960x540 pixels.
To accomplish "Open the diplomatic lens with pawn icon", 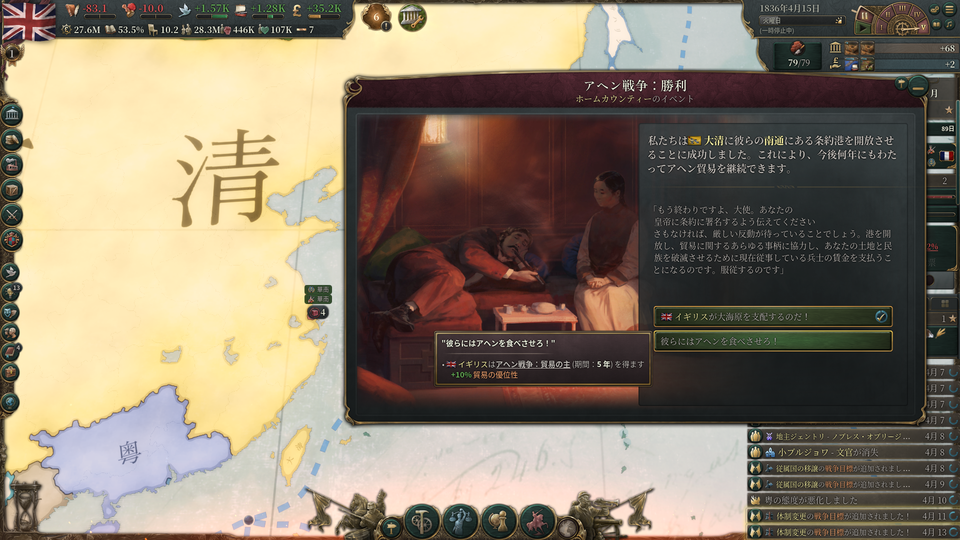I will coord(499,521).
